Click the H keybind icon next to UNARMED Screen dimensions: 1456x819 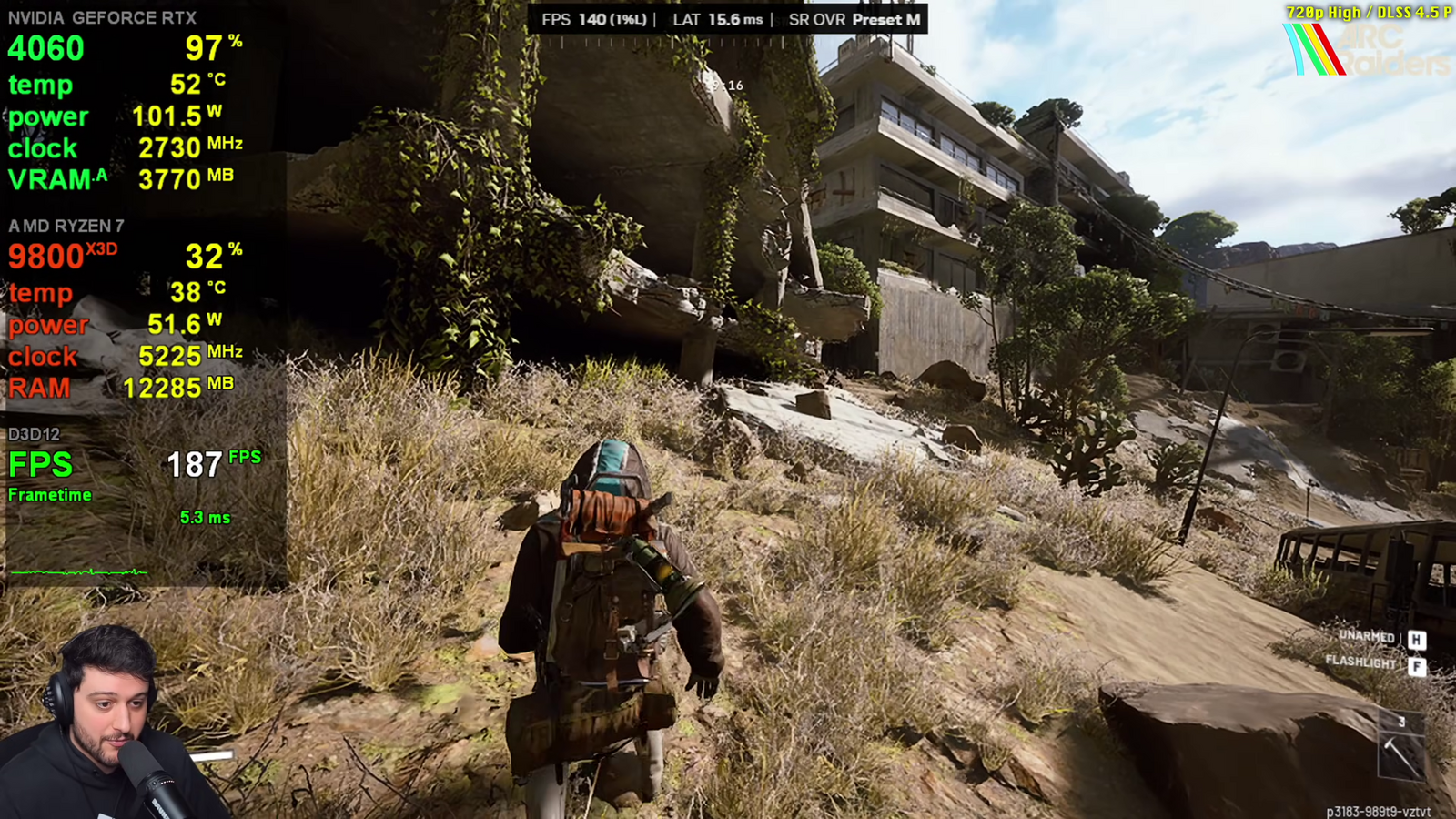[x=1416, y=640]
